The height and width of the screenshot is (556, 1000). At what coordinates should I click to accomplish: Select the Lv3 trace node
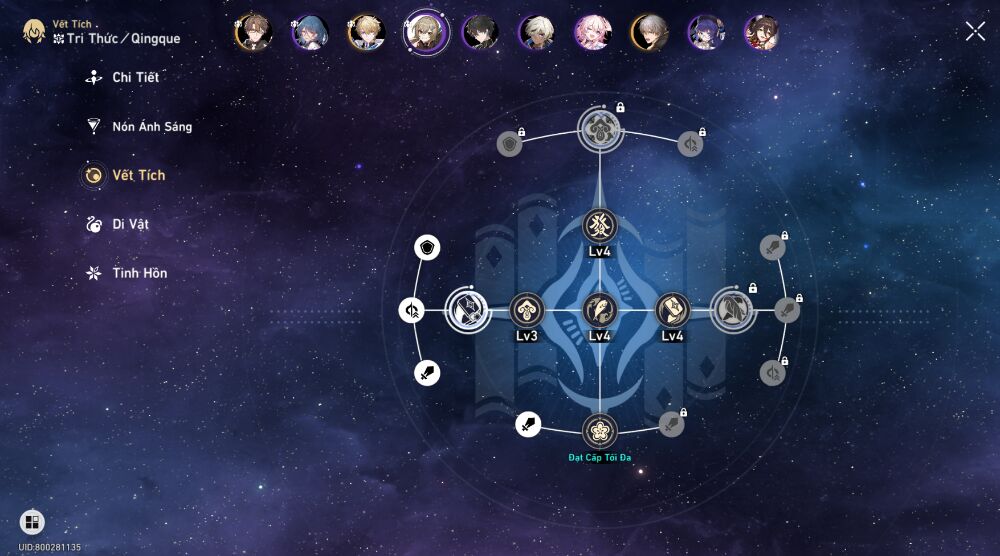tap(527, 310)
